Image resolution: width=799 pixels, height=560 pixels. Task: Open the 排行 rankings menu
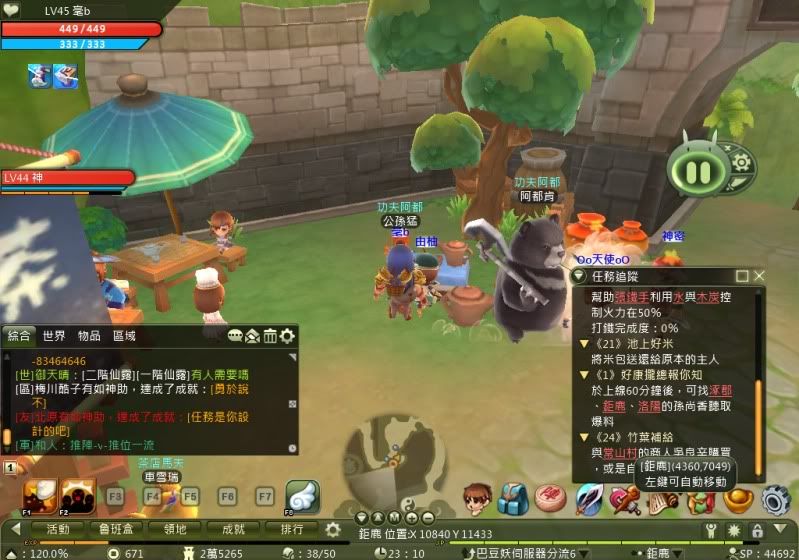292,529
